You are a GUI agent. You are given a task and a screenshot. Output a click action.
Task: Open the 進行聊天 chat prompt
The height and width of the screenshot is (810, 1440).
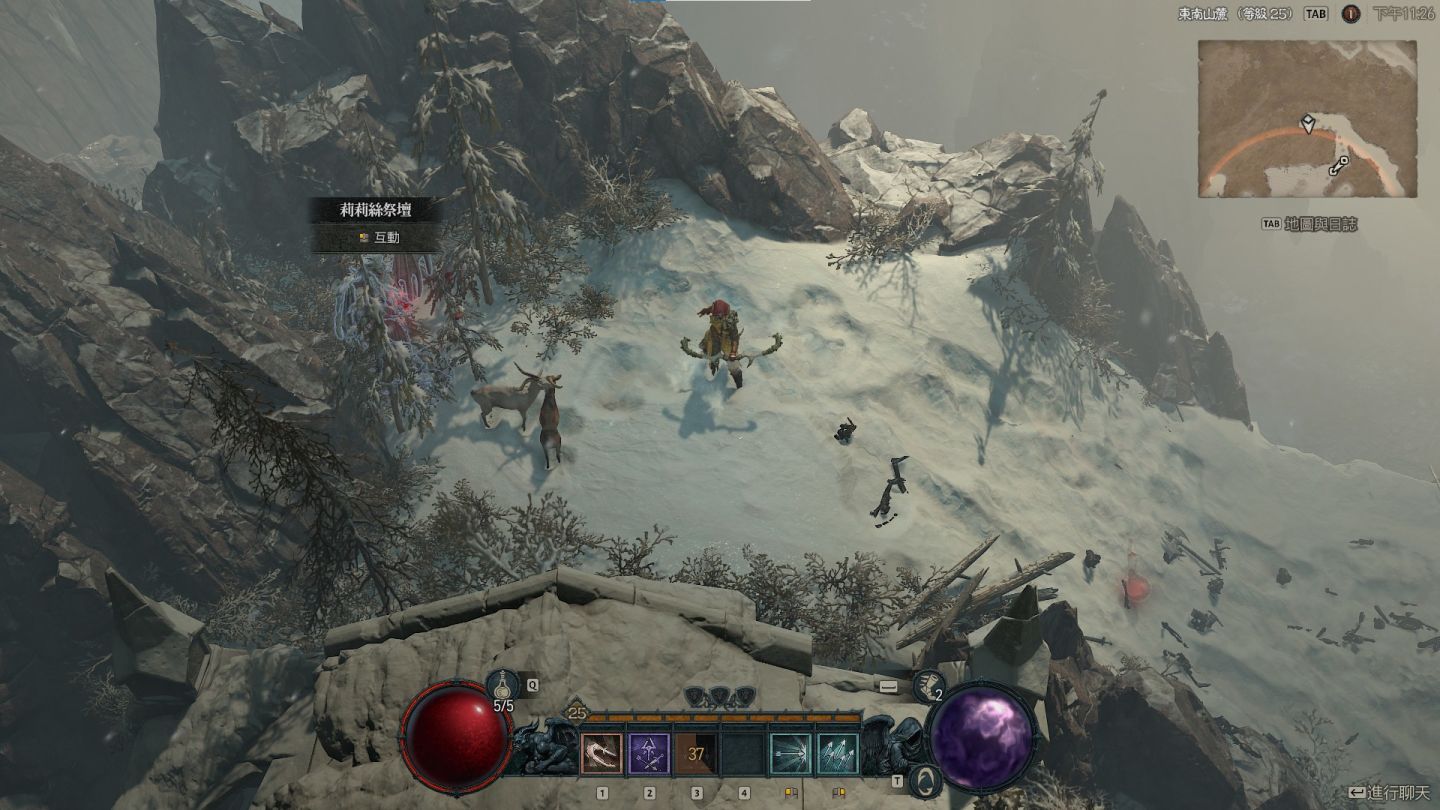[1390, 792]
